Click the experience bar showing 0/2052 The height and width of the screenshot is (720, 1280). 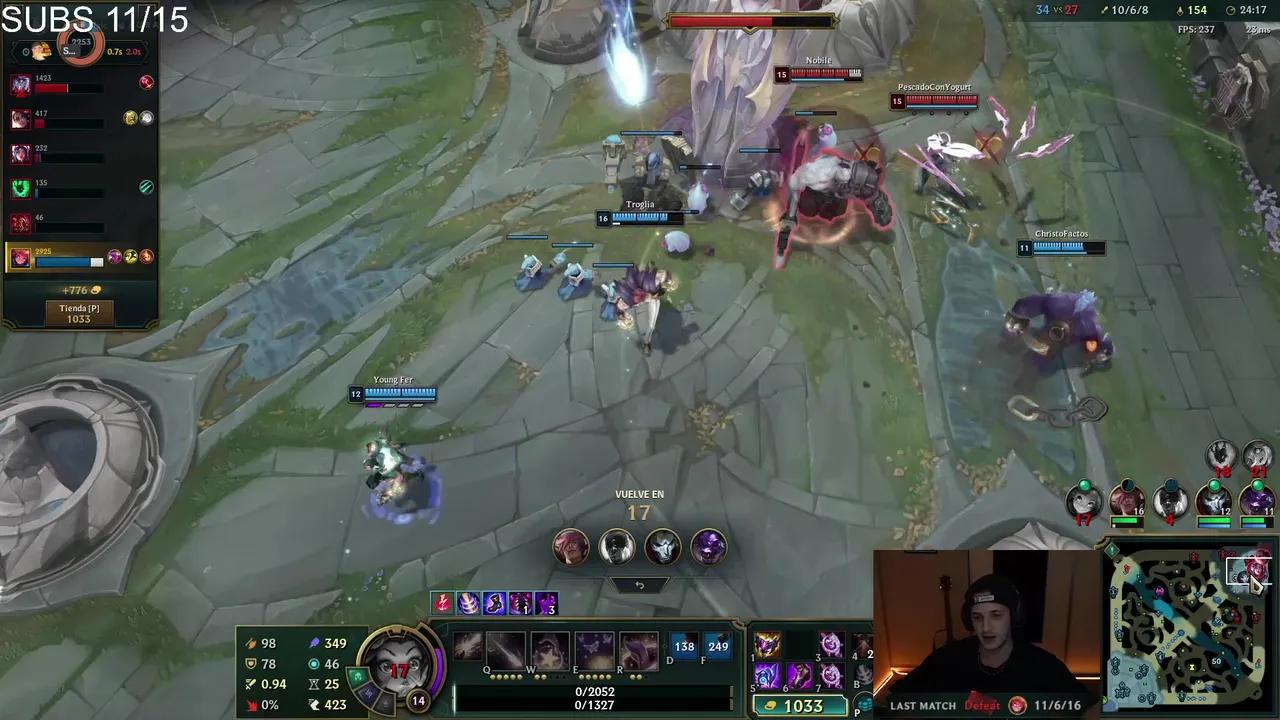597,690
